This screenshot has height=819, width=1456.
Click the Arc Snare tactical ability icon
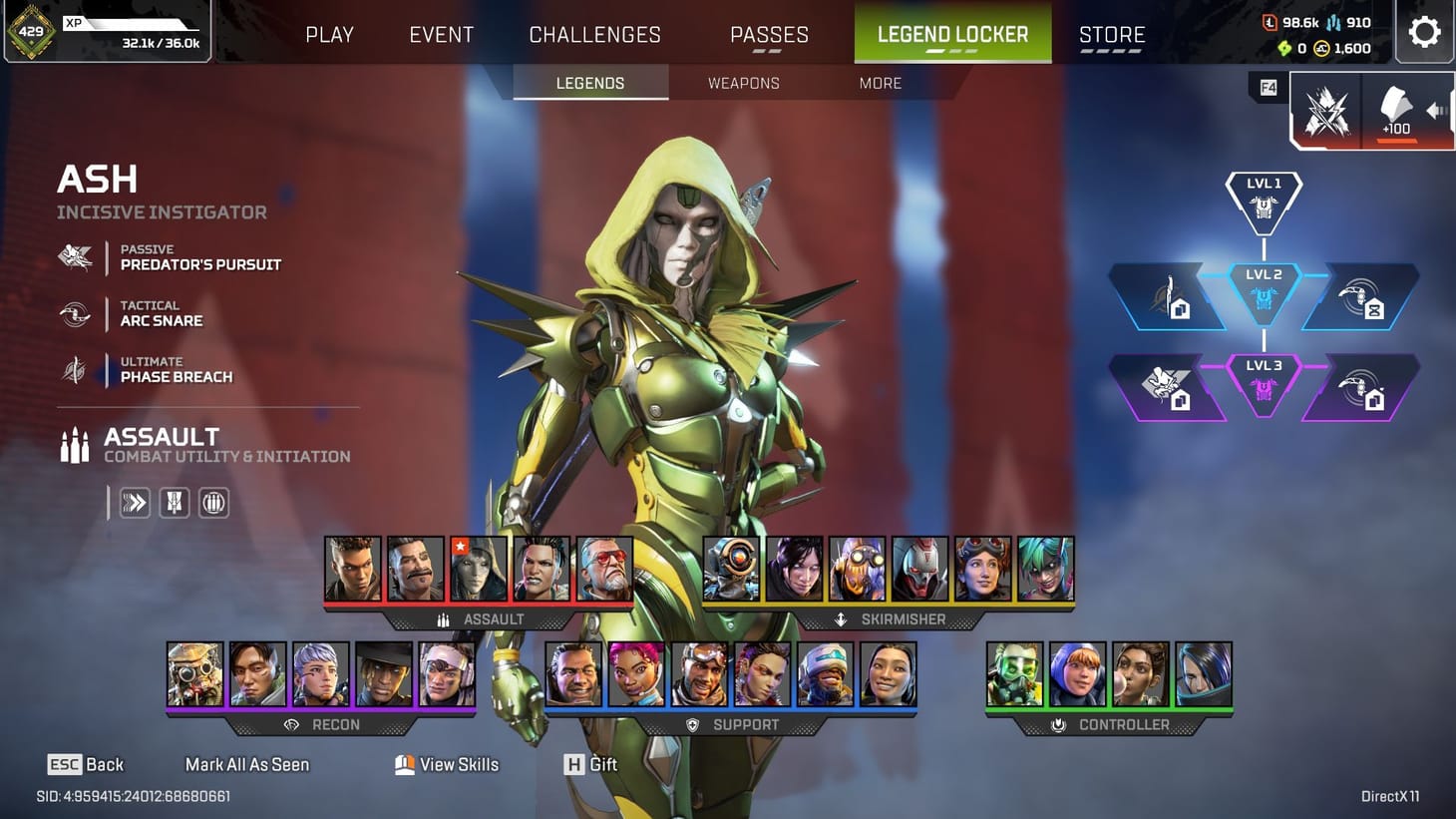[76, 313]
